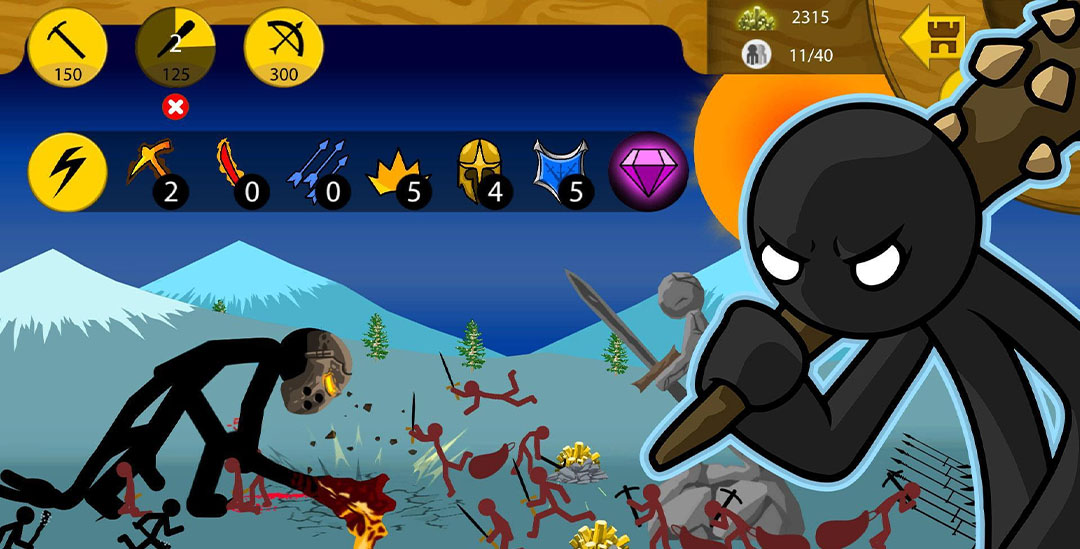Image resolution: width=1080 pixels, height=549 pixels.
Task: Cancel the queued unit with the red X
Action: 176,107
